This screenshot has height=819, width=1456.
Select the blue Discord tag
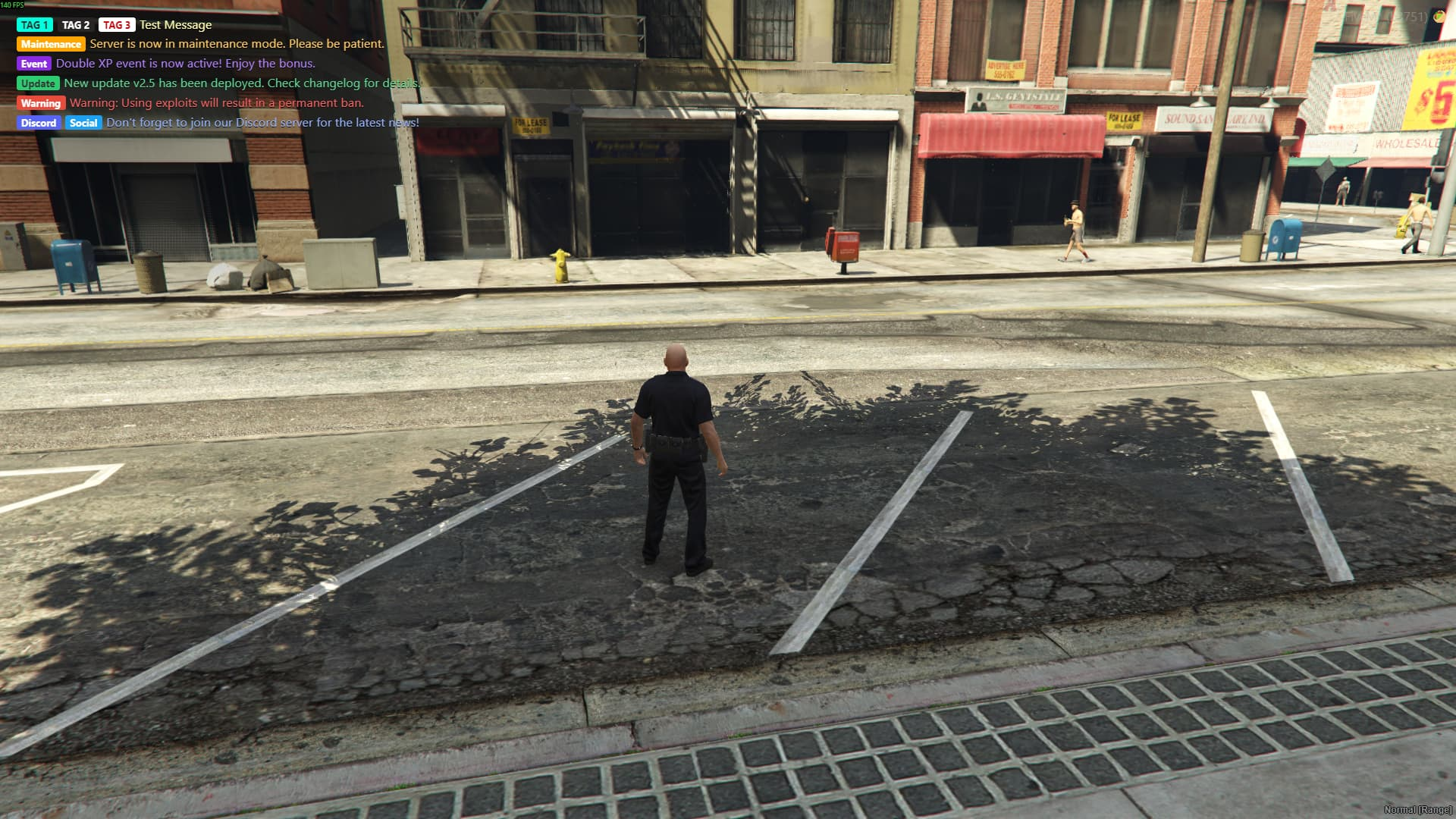click(x=39, y=123)
